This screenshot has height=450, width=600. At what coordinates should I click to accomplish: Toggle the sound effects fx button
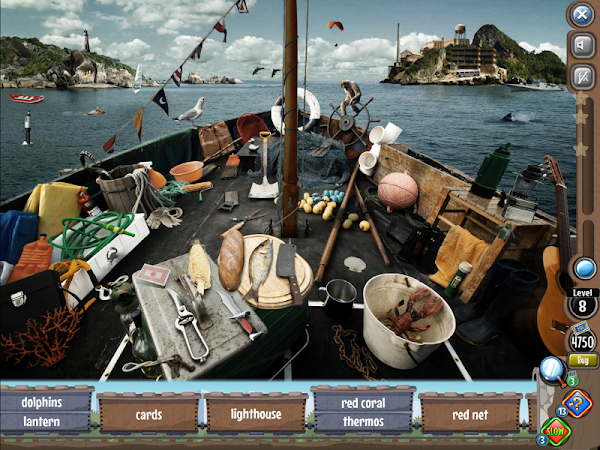click(x=581, y=75)
